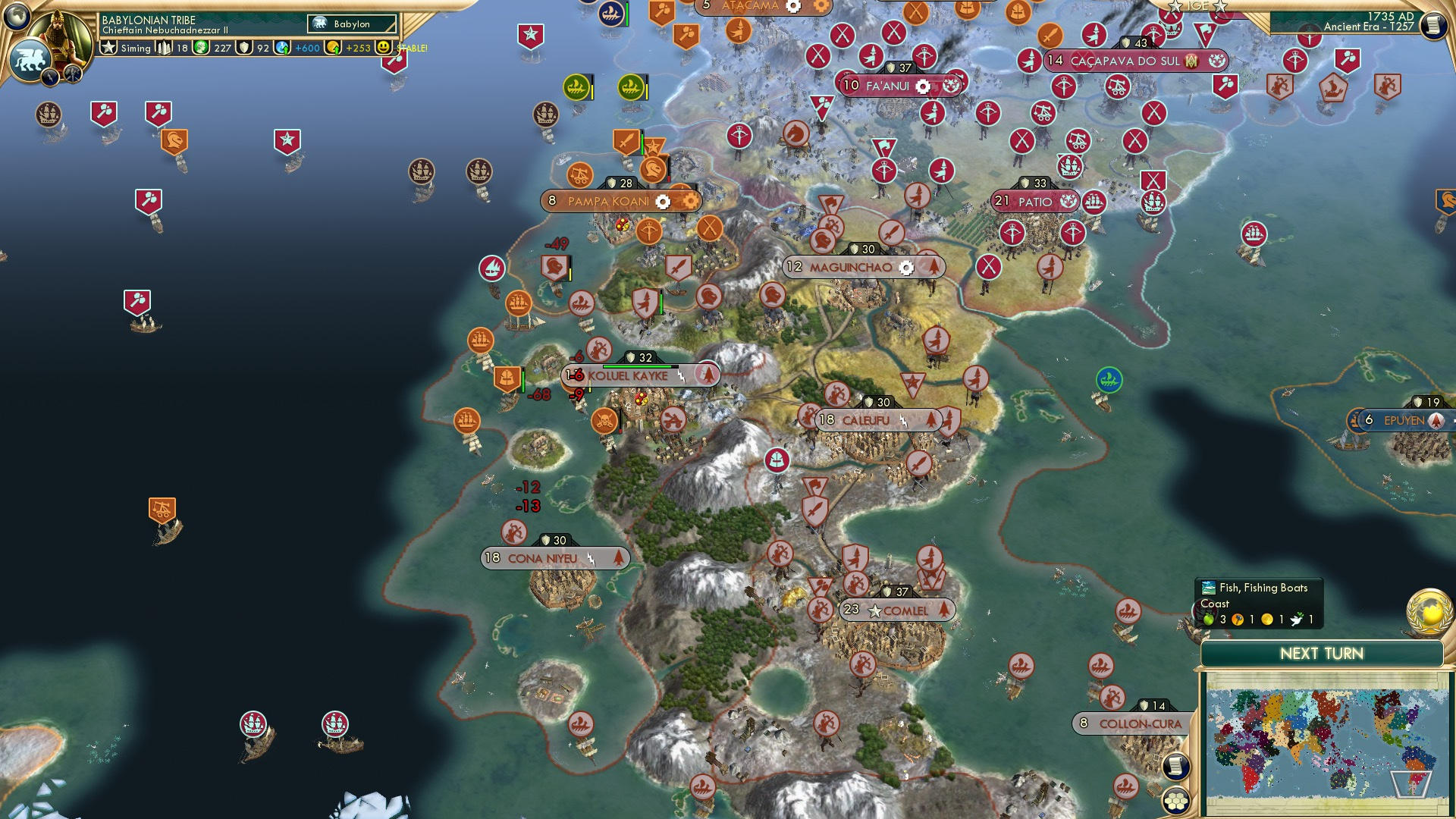The height and width of the screenshot is (819, 1456).
Task: Click the IGE label at the top of the screen
Action: coord(1197,6)
